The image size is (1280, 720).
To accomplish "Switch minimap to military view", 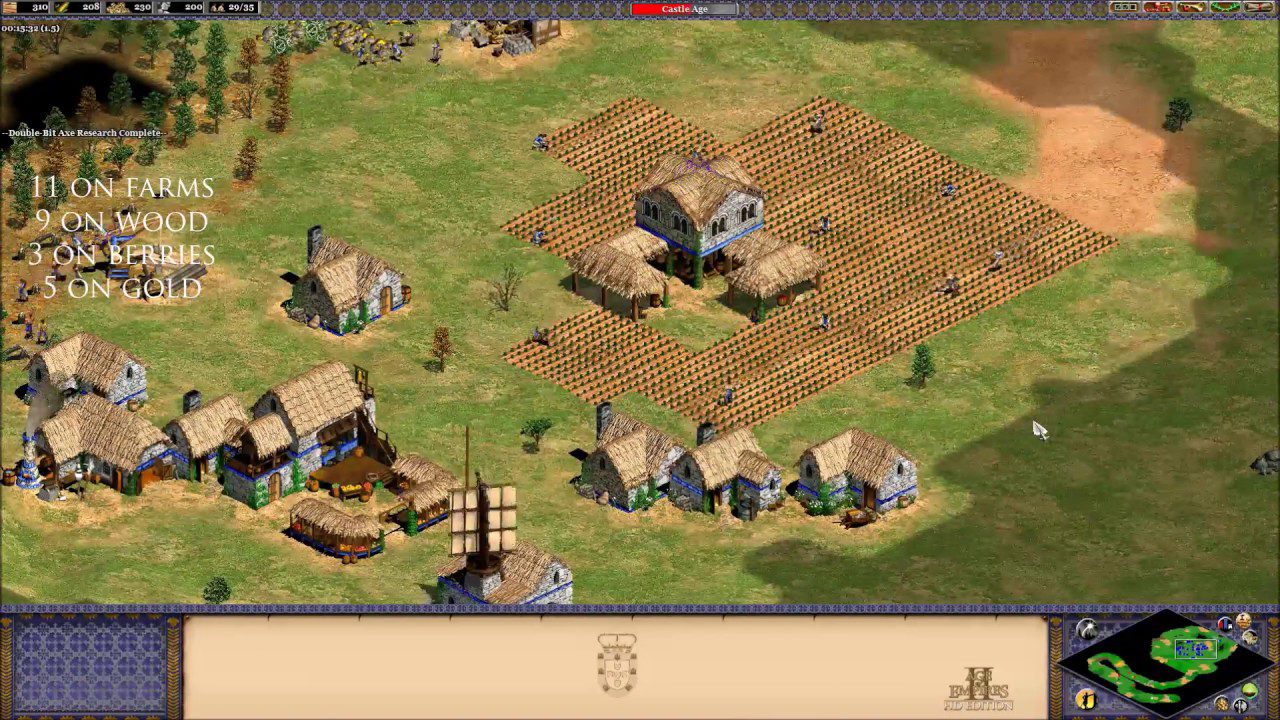I will pyautogui.click(x=1240, y=704).
